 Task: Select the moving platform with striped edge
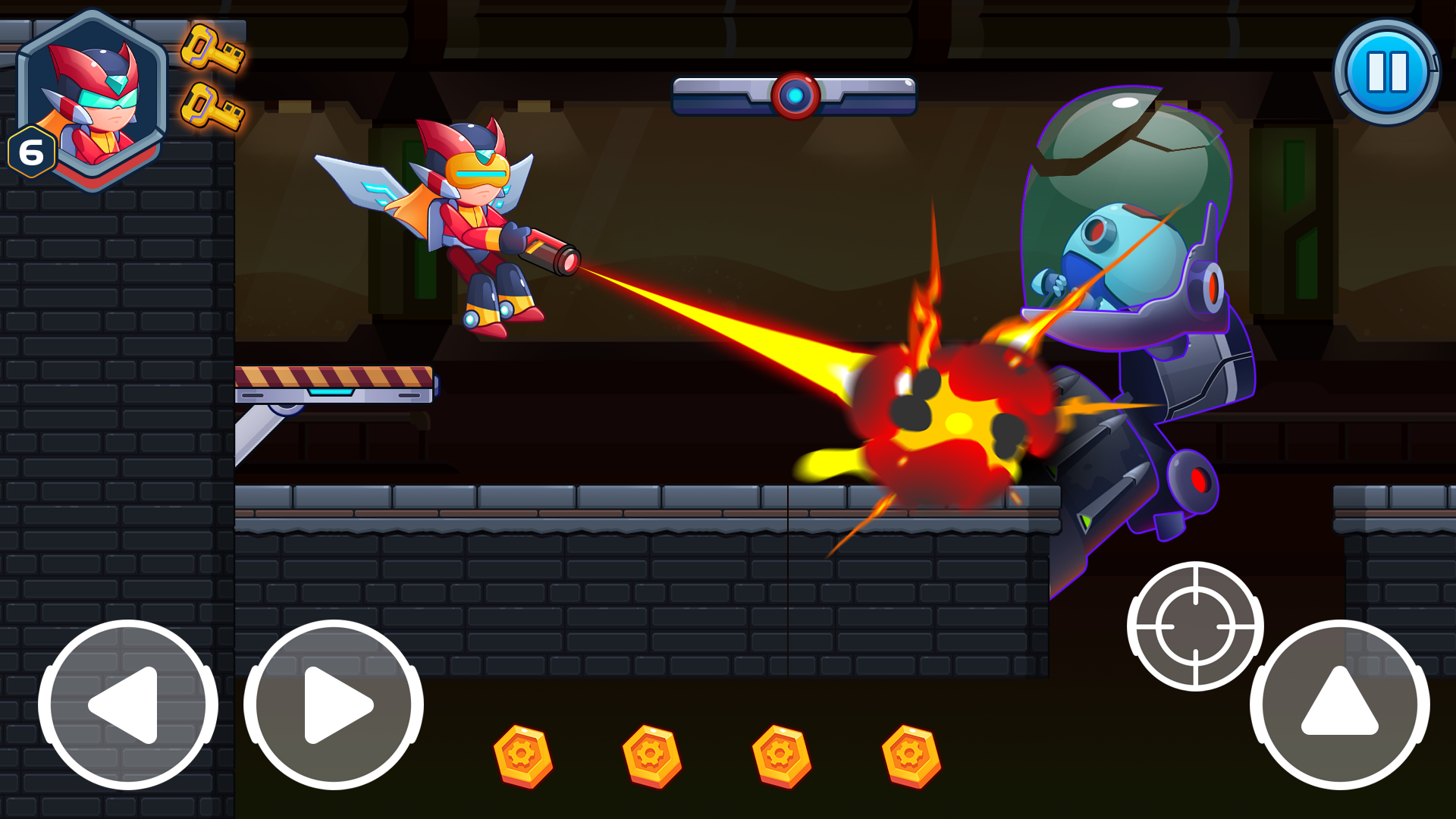pyautogui.click(x=337, y=383)
